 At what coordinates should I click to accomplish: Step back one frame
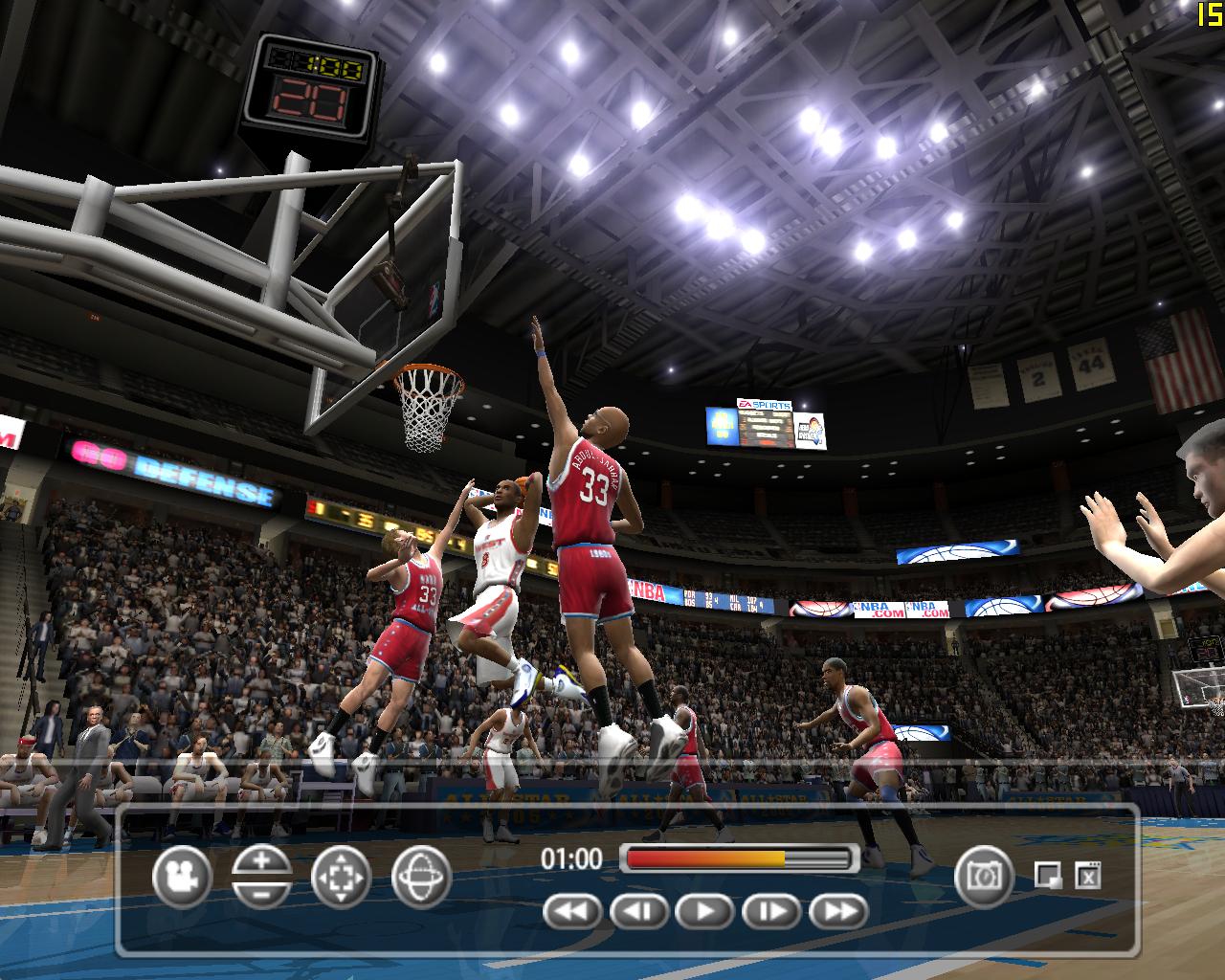[638, 911]
